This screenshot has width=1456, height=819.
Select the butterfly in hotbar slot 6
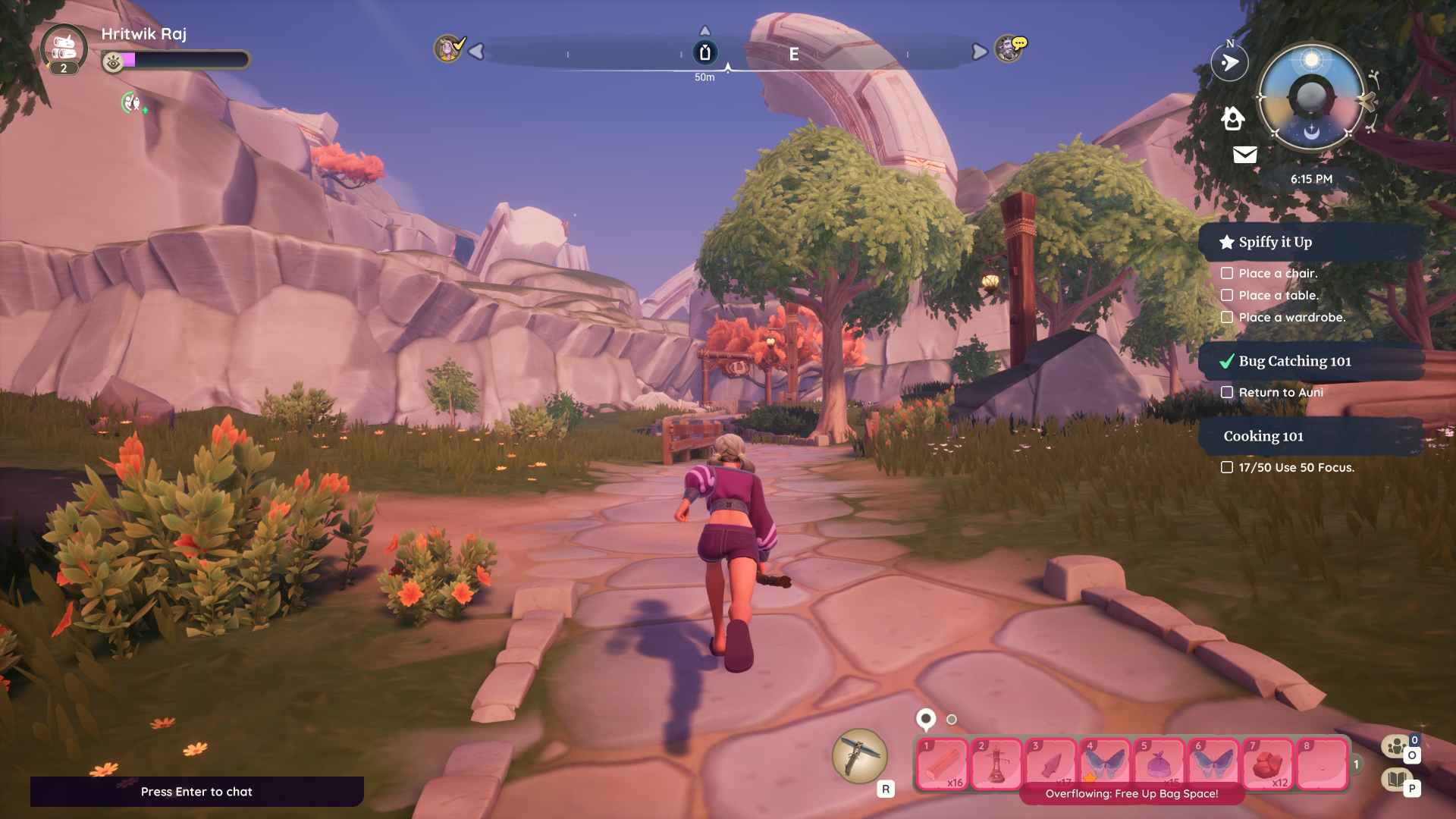click(1213, 764)
